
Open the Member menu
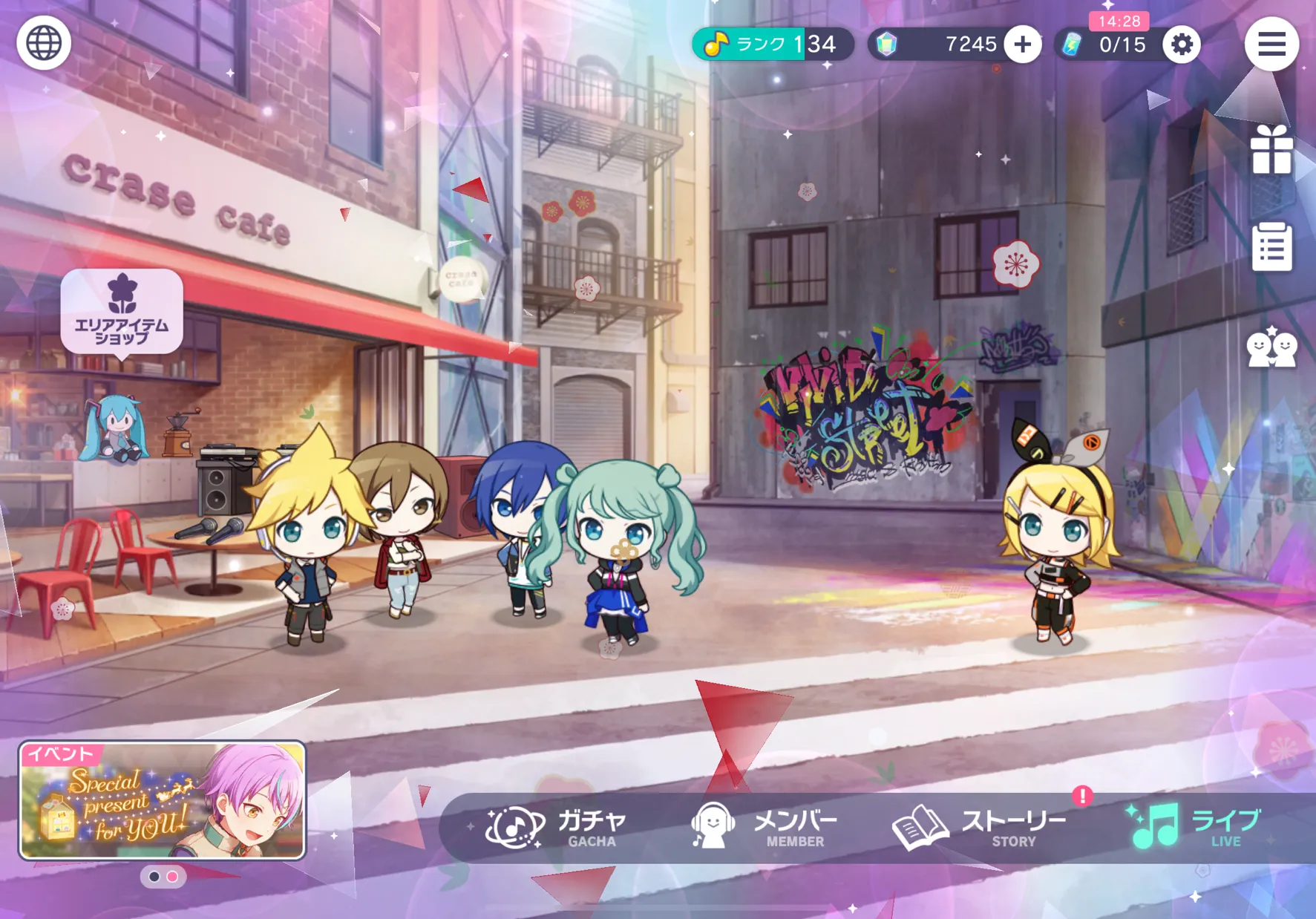point(765,828)
